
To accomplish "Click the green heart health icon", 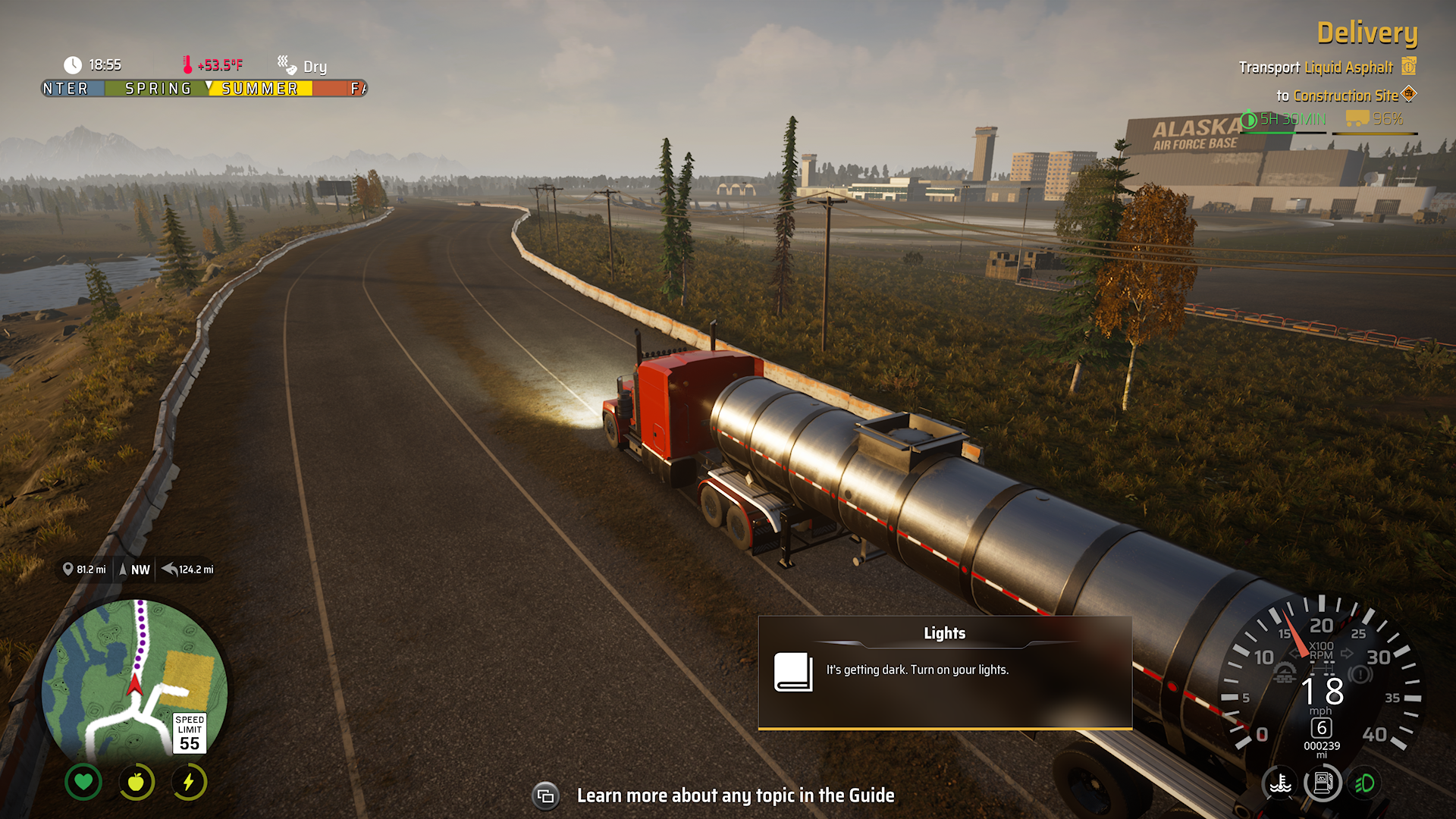I will 83,782.
